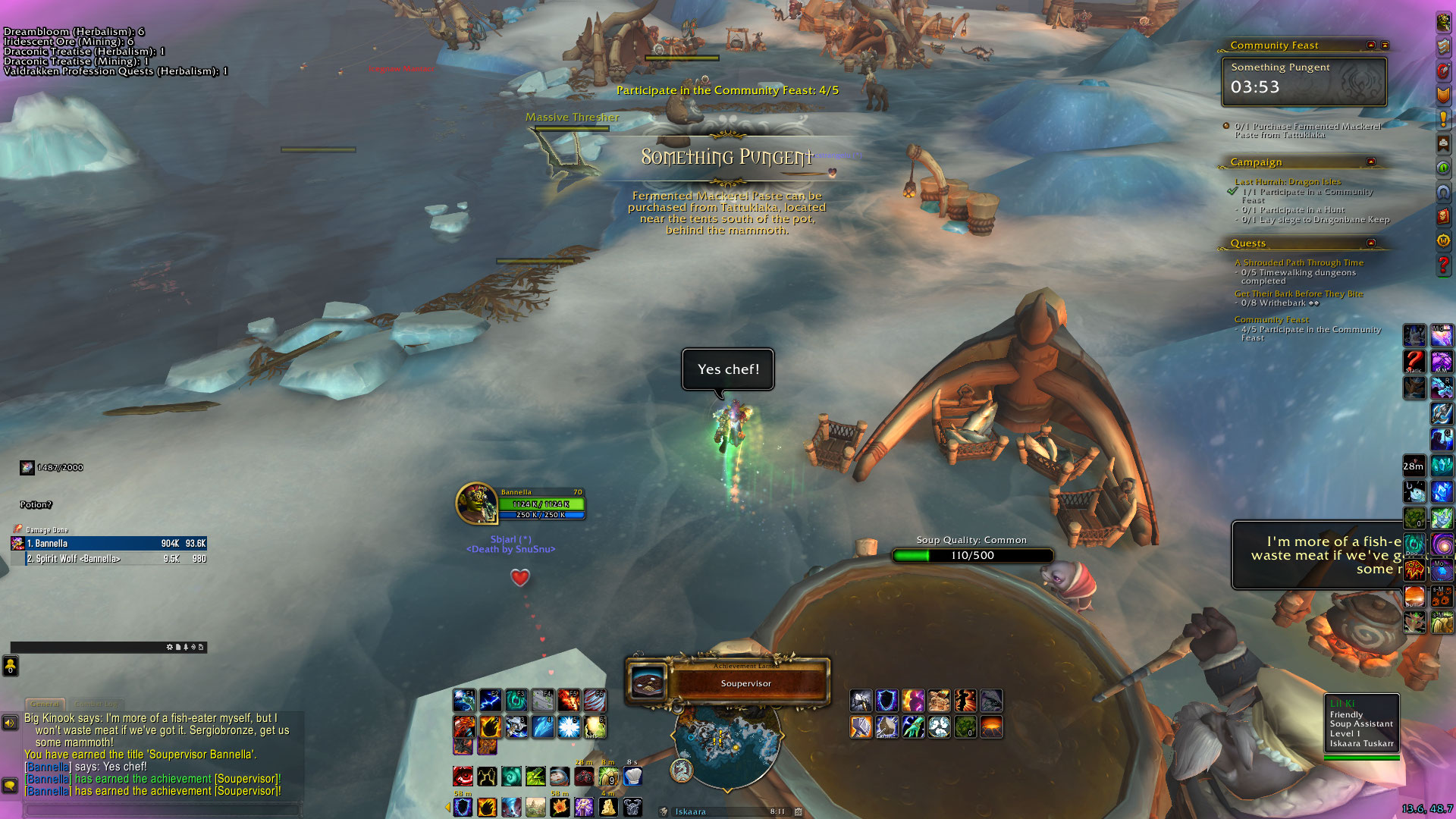Click the Bannella player unit frame portrait
The image size is (1456, 819).
(476, 504)
